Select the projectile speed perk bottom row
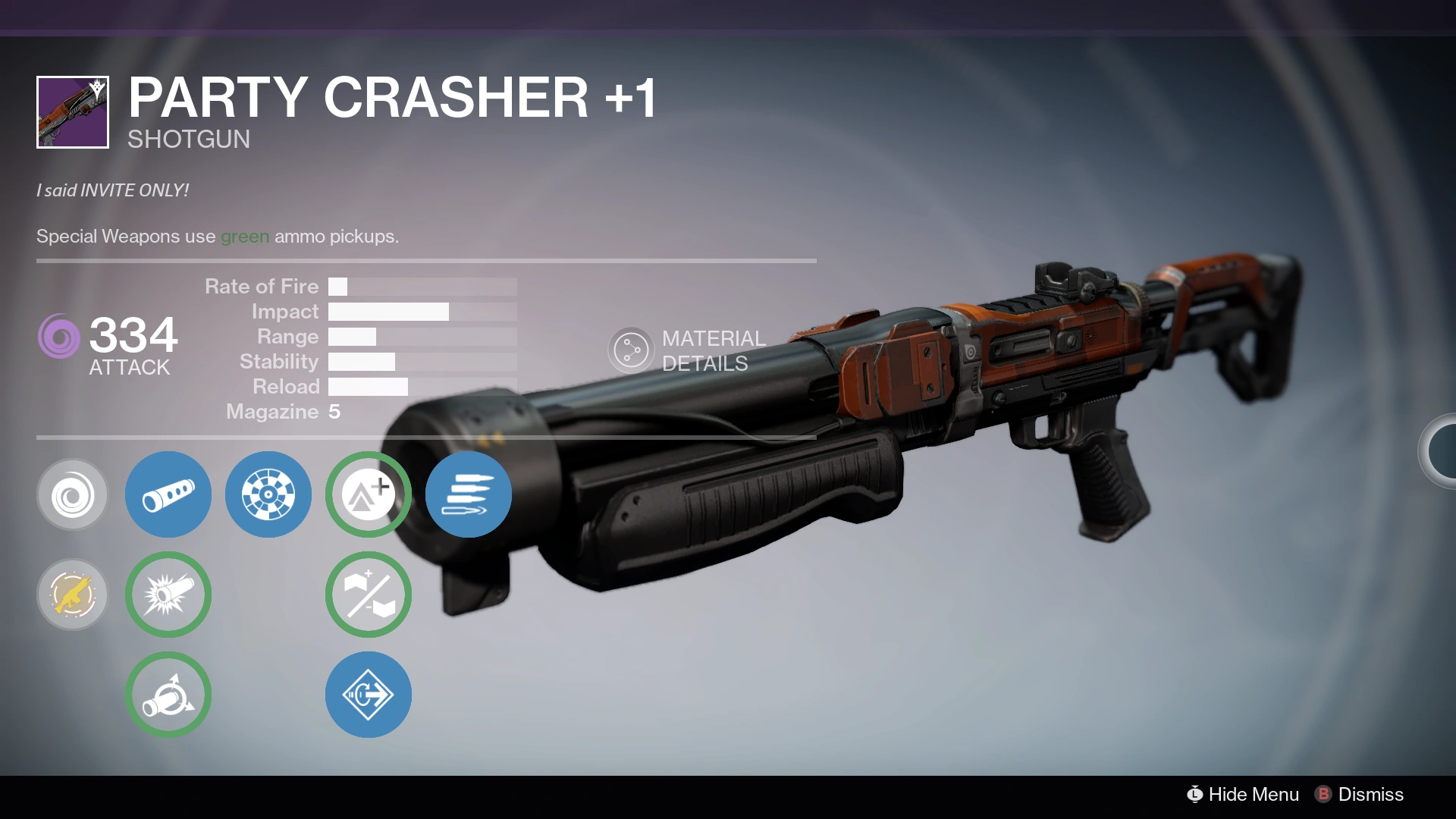The image size is (1456, 819). 168,694
